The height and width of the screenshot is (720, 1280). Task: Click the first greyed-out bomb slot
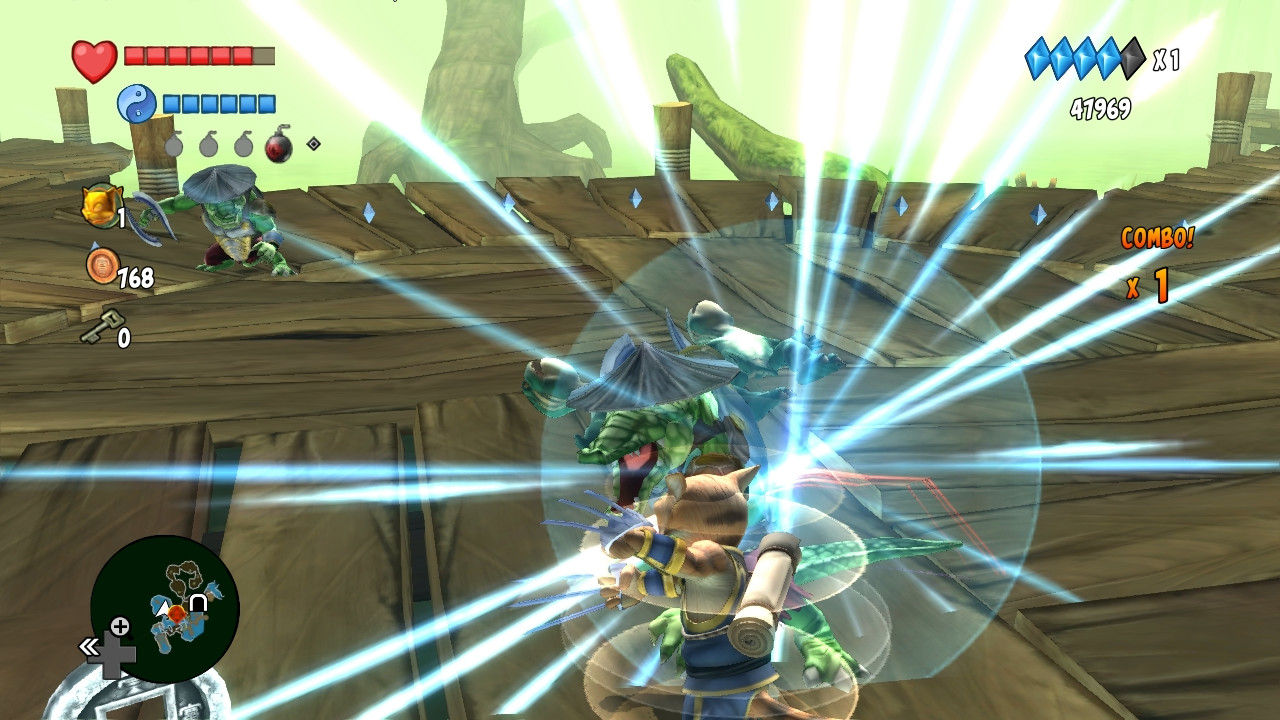click(174, 145)
